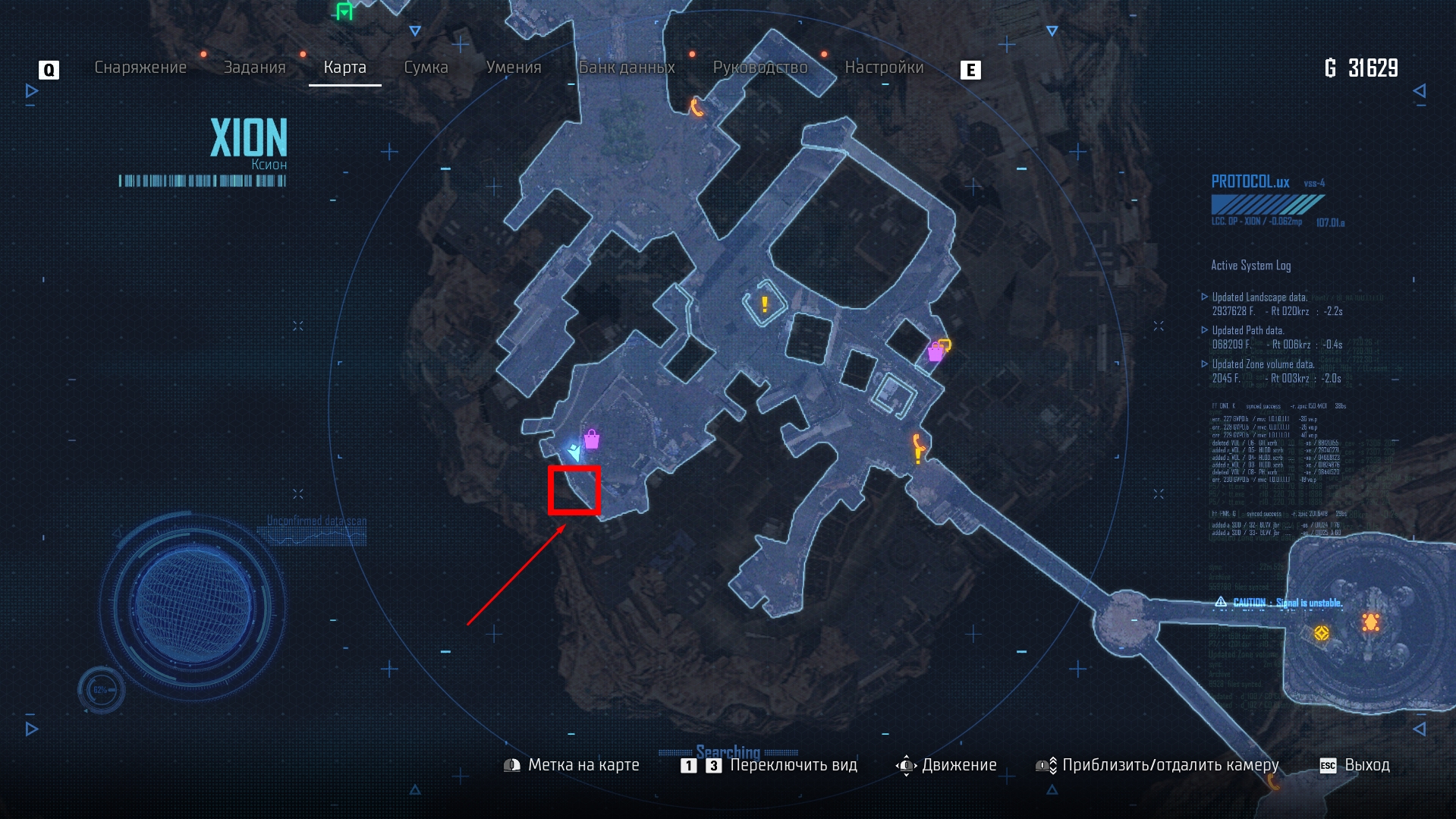Select the orange camp marker on the circular platform
Screen dimensions: 1456x819
[1370, 622]
